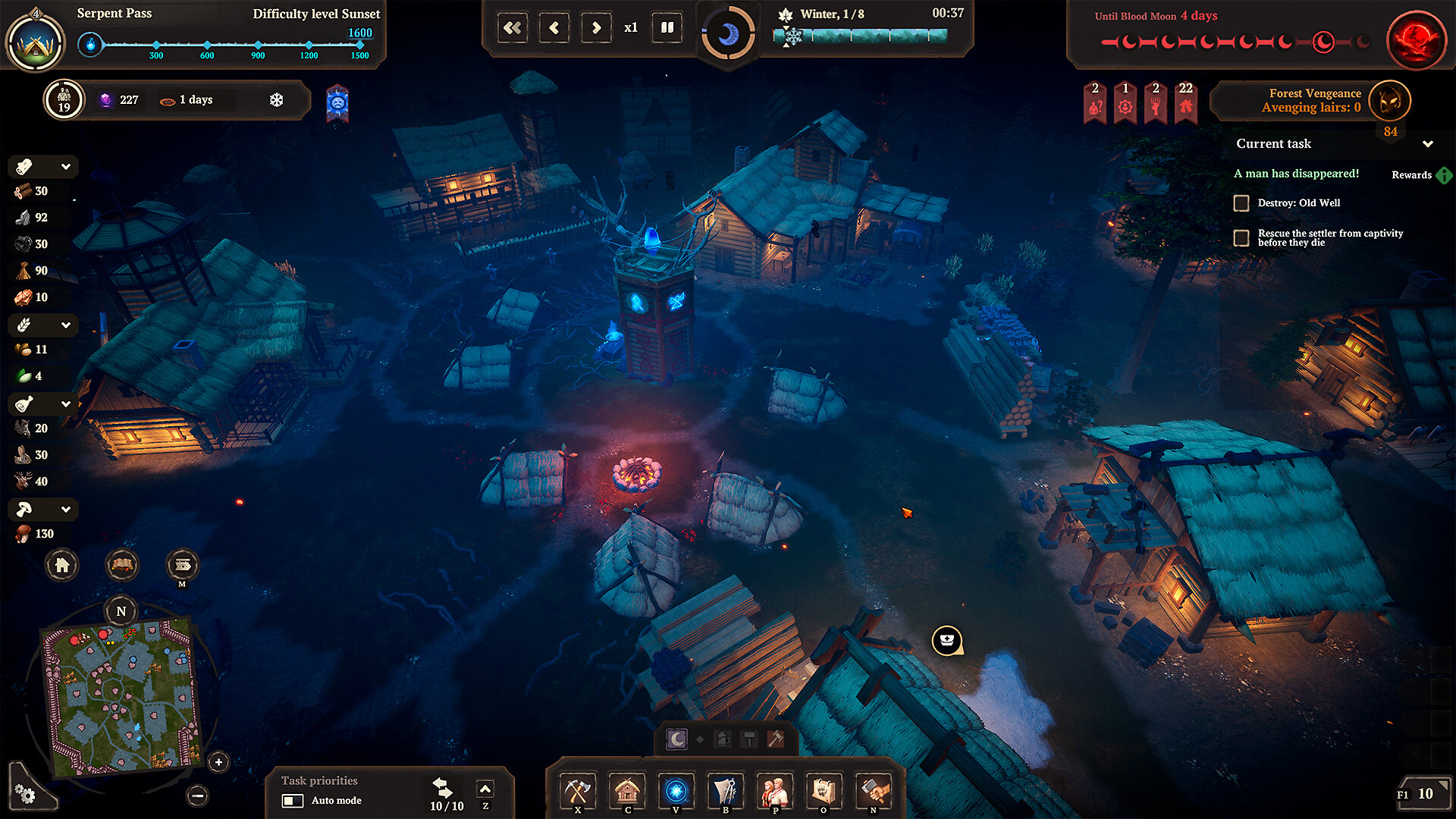Zoom in on the minimap
This screenshot has width=1456, height=819.
click(218, 762)
